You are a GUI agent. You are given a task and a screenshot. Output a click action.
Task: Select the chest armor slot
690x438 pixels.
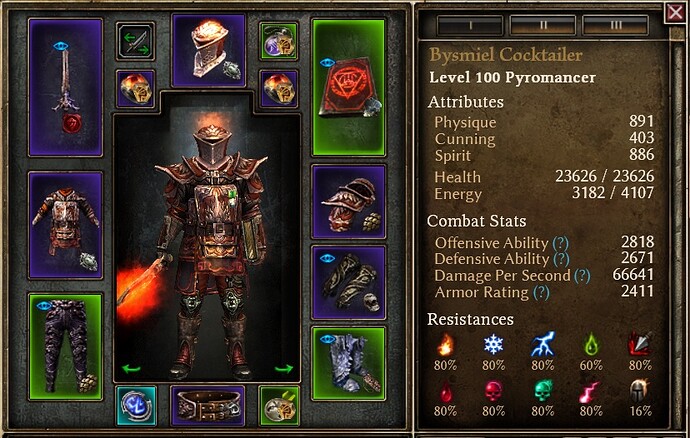(x=65, y=226)
